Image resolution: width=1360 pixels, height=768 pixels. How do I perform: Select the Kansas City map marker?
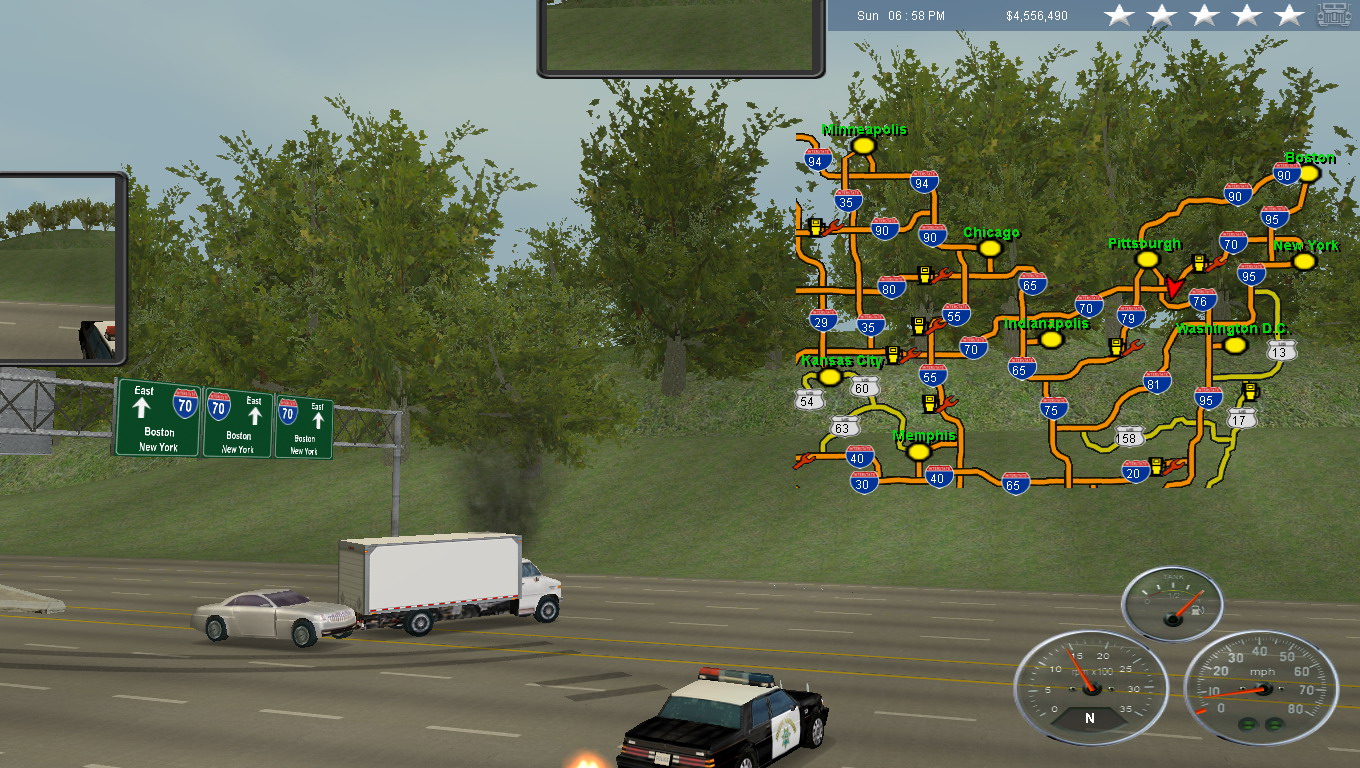829,377
